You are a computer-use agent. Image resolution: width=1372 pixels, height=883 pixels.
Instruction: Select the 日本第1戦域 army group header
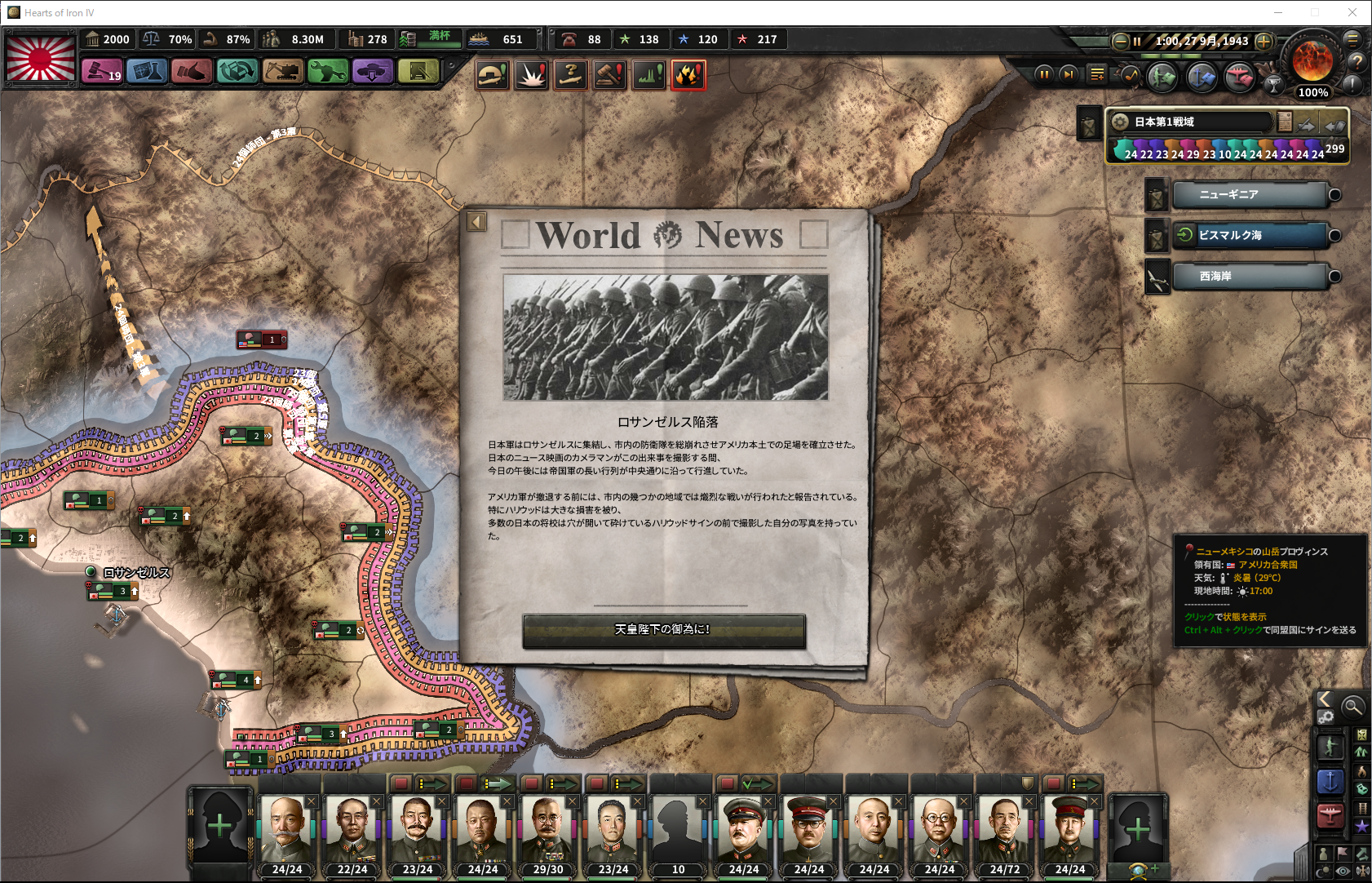tap(1191, 122)
